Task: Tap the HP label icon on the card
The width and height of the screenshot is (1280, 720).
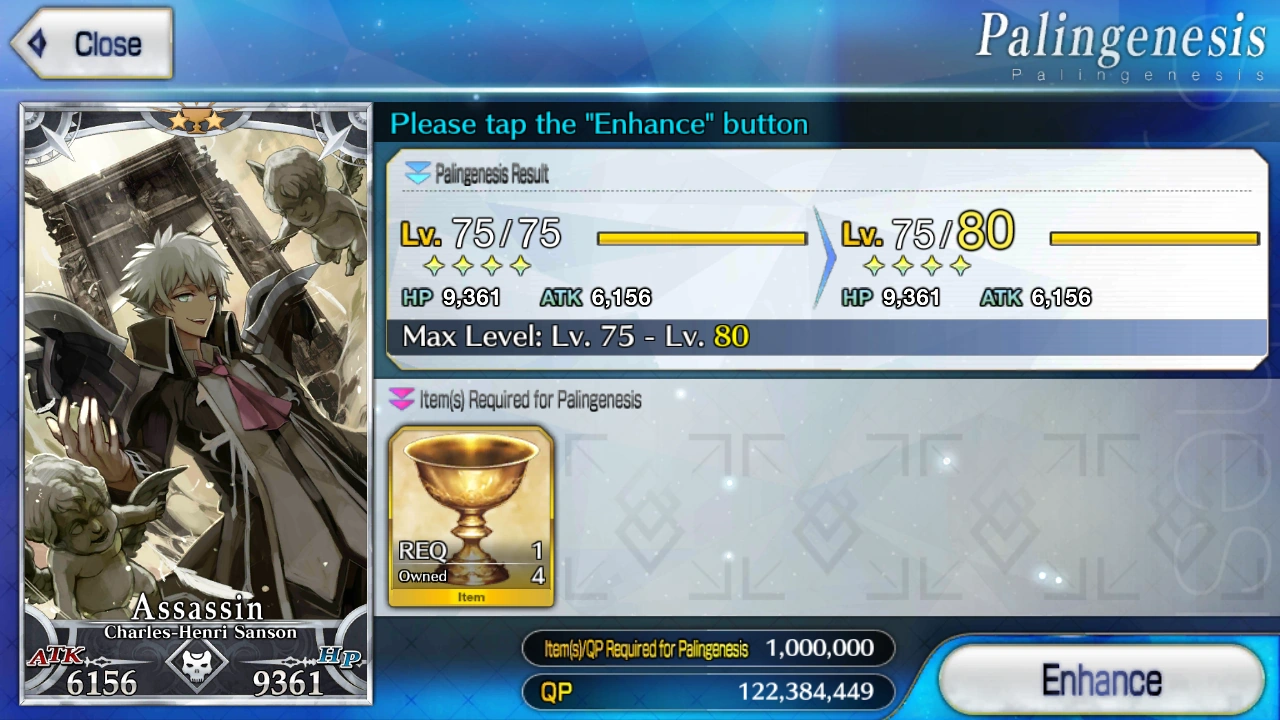Action: tap(340, 655)
